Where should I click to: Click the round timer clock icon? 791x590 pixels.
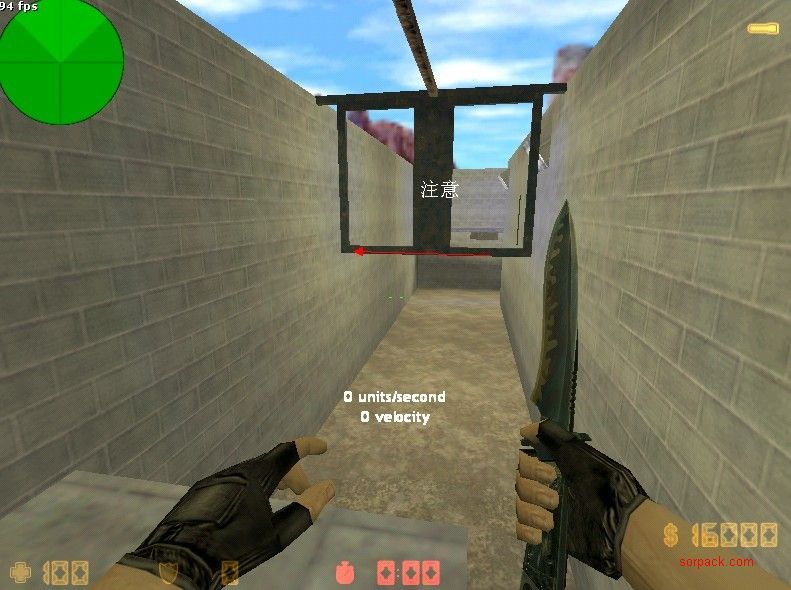346,573
